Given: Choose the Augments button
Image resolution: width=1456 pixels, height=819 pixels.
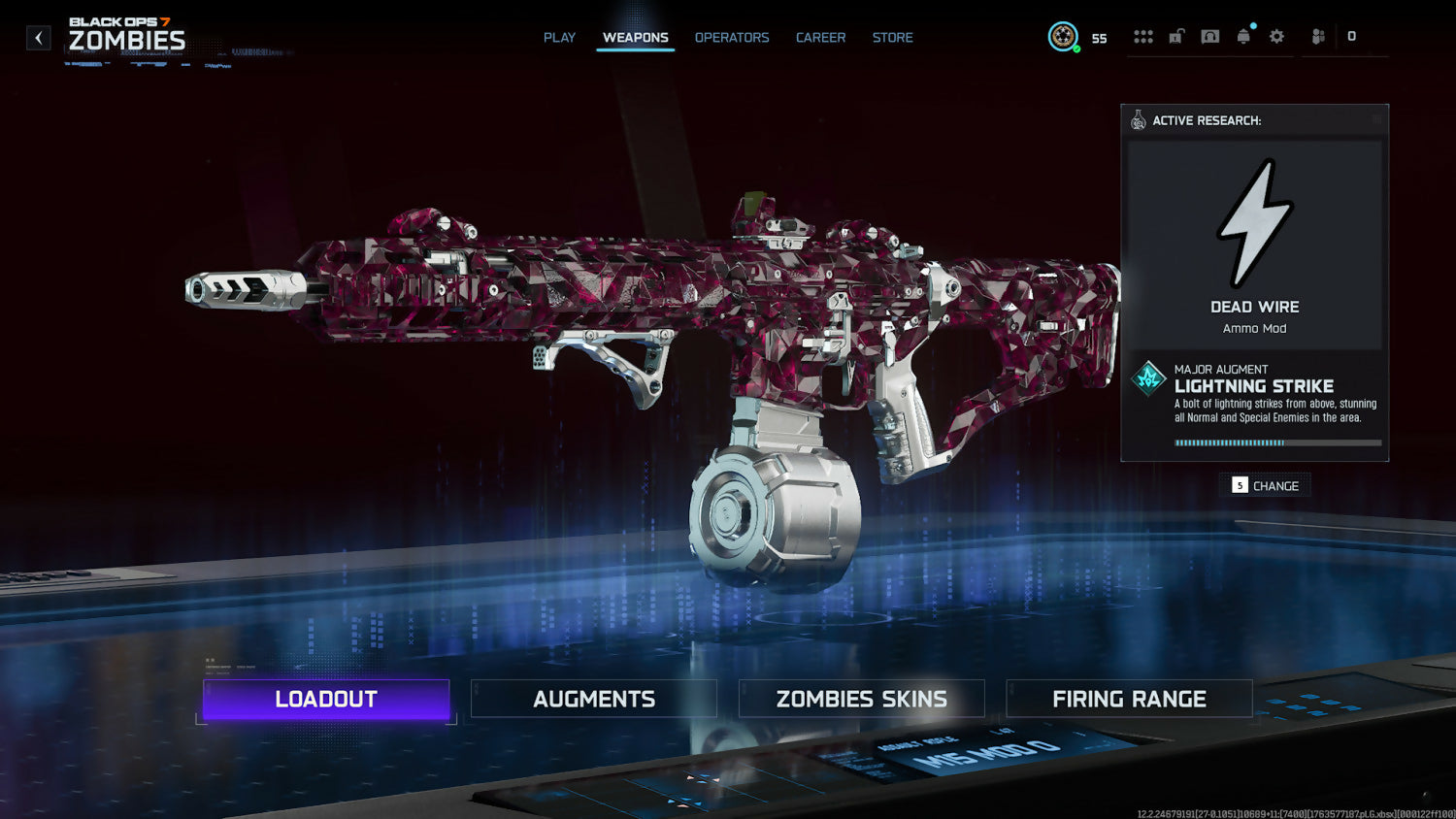Looking at the screenshot, I should coord(594,699).
